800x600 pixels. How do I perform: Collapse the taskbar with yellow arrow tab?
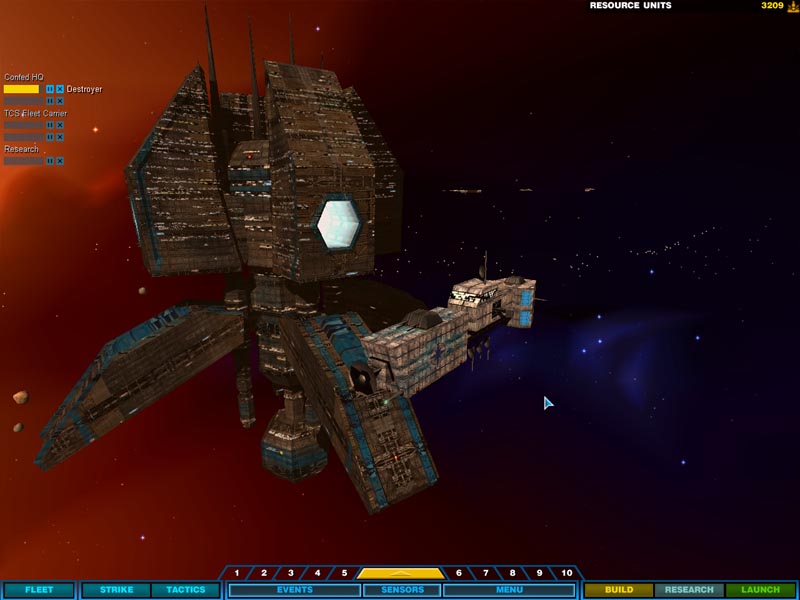coord(400,573)
